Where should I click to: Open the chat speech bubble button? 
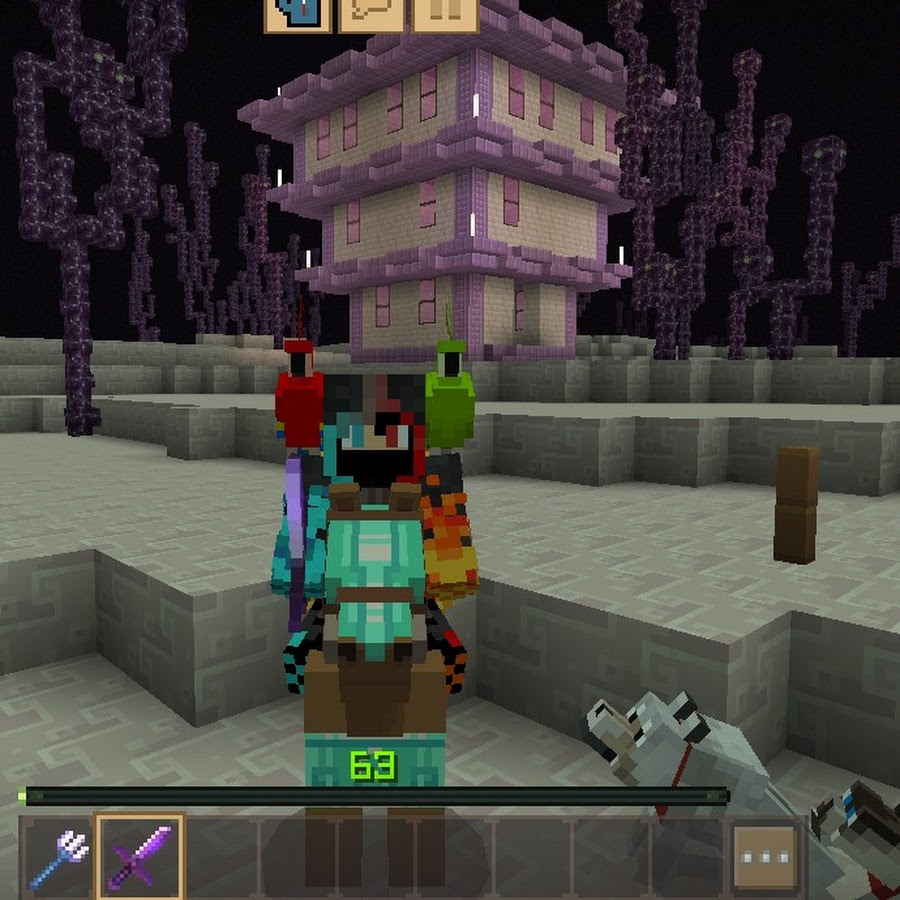pos(371,13)
